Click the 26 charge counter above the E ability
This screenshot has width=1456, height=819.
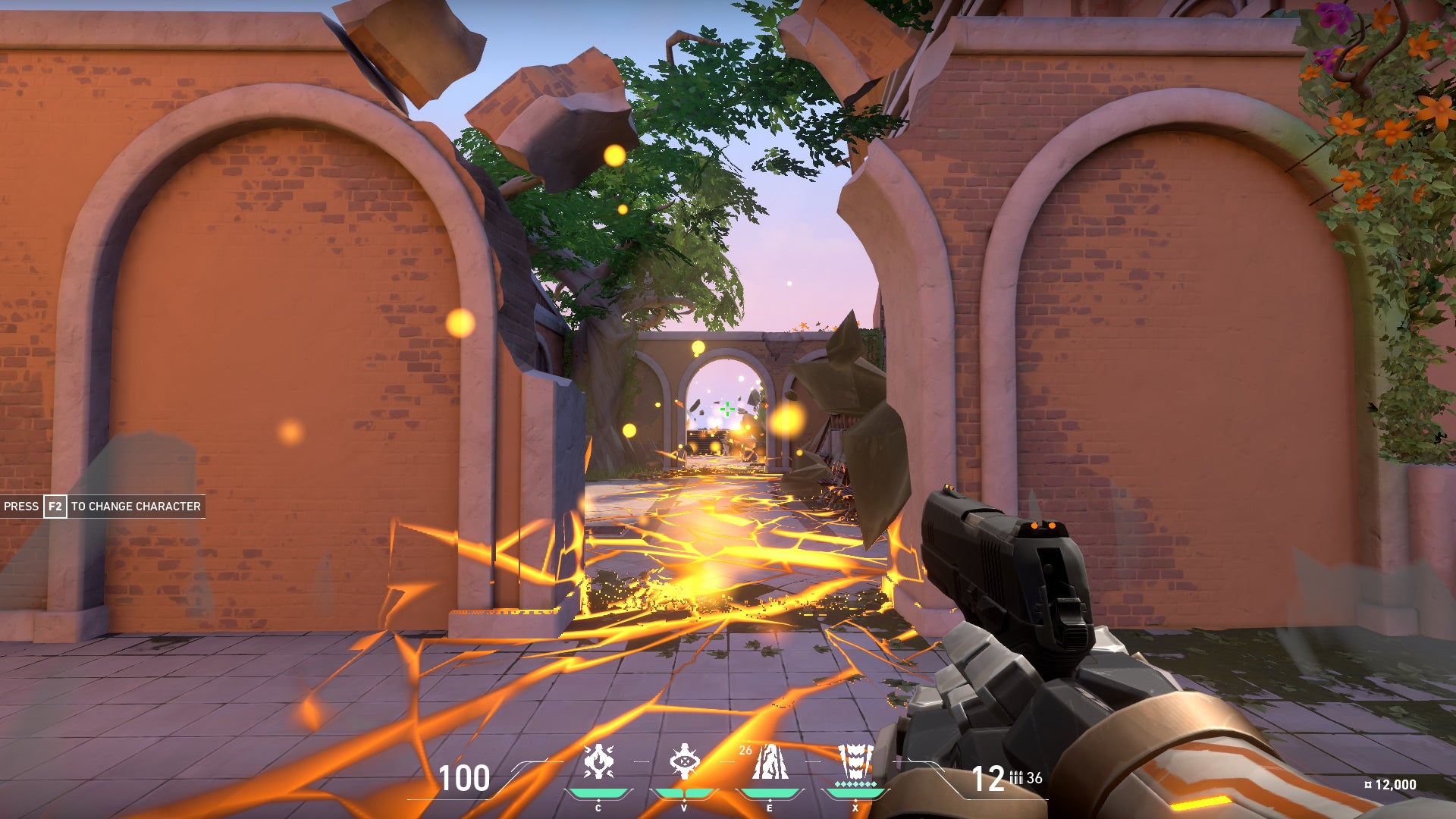745,750
